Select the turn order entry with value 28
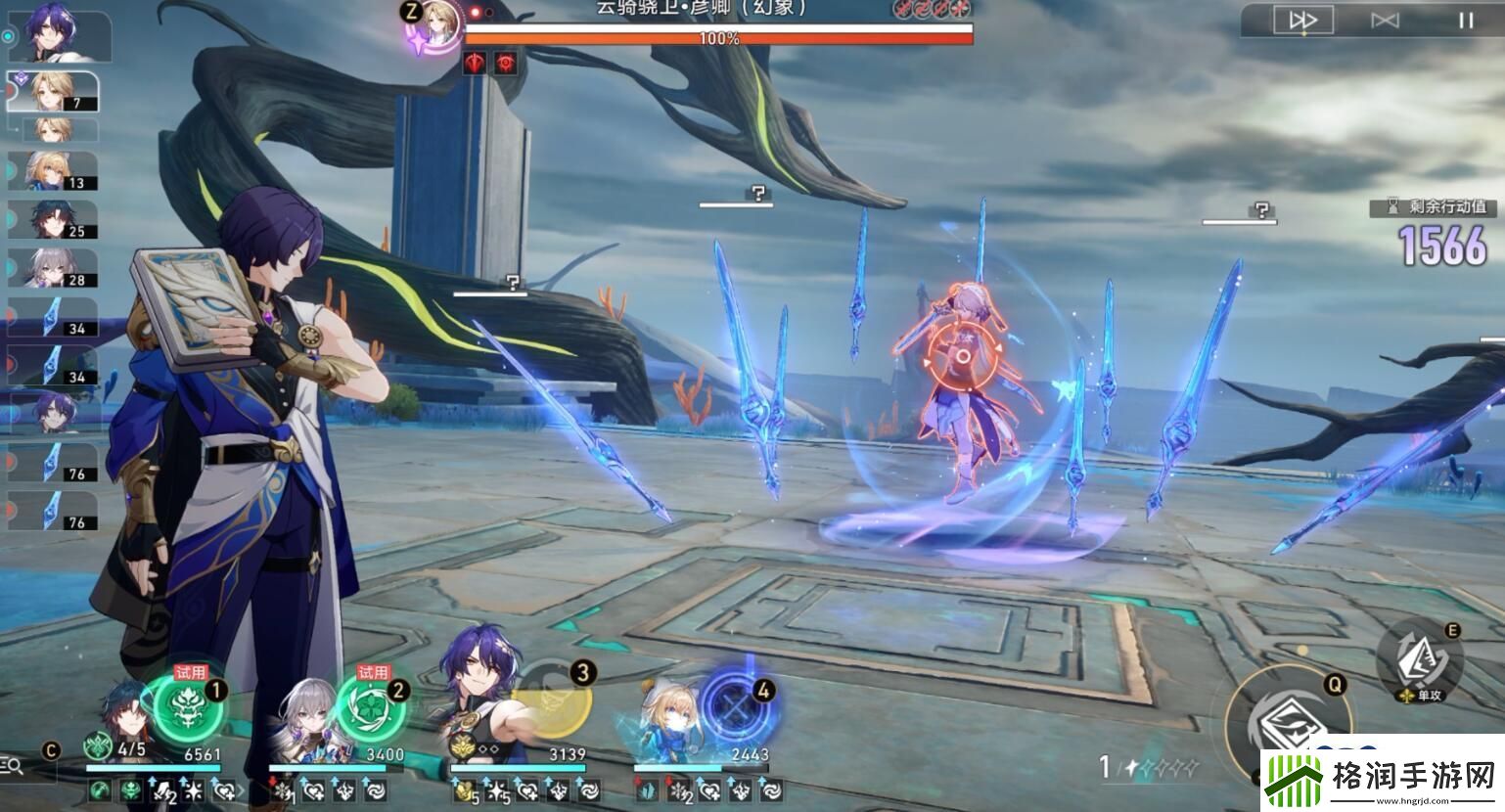1505x812 pixels. pos(55,267)
